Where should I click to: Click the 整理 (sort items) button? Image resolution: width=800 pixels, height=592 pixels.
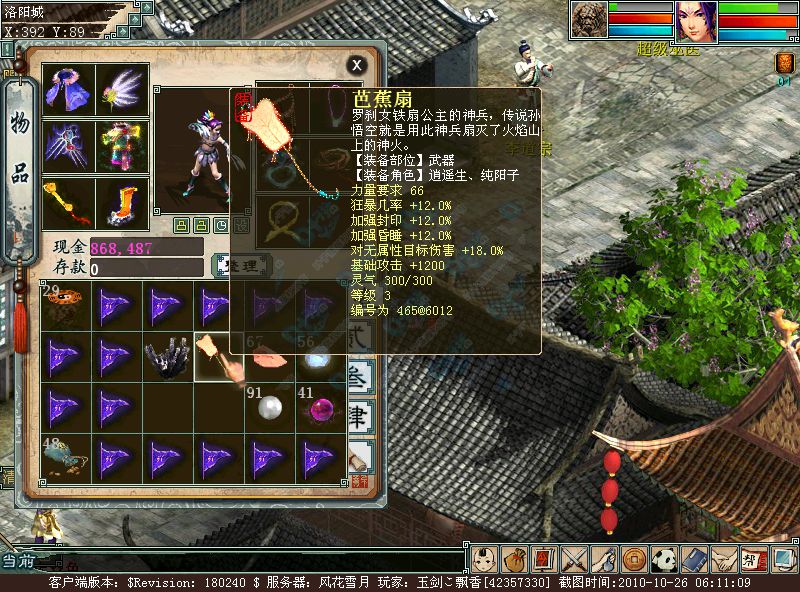241,265
